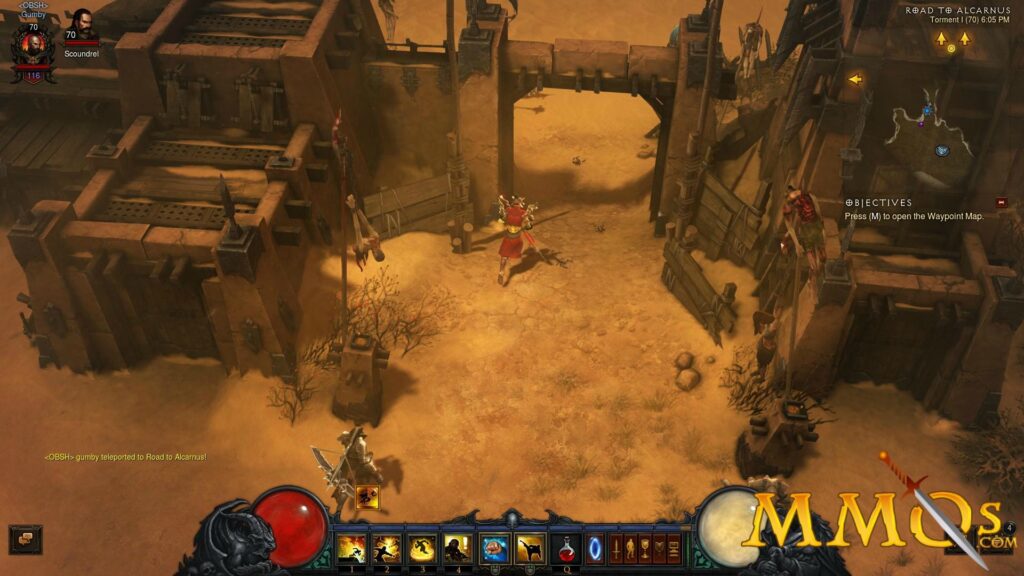Open the character inventory figure icon
The image size is (1024, 576).
[x=630, y=548]
